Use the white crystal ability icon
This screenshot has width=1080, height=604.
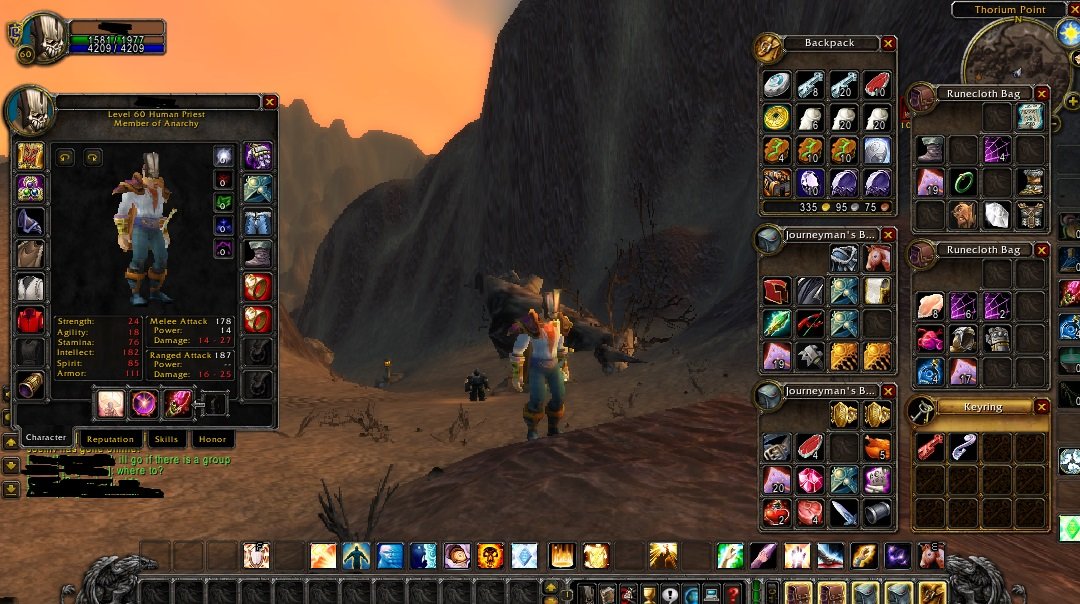tap(524, 556)
